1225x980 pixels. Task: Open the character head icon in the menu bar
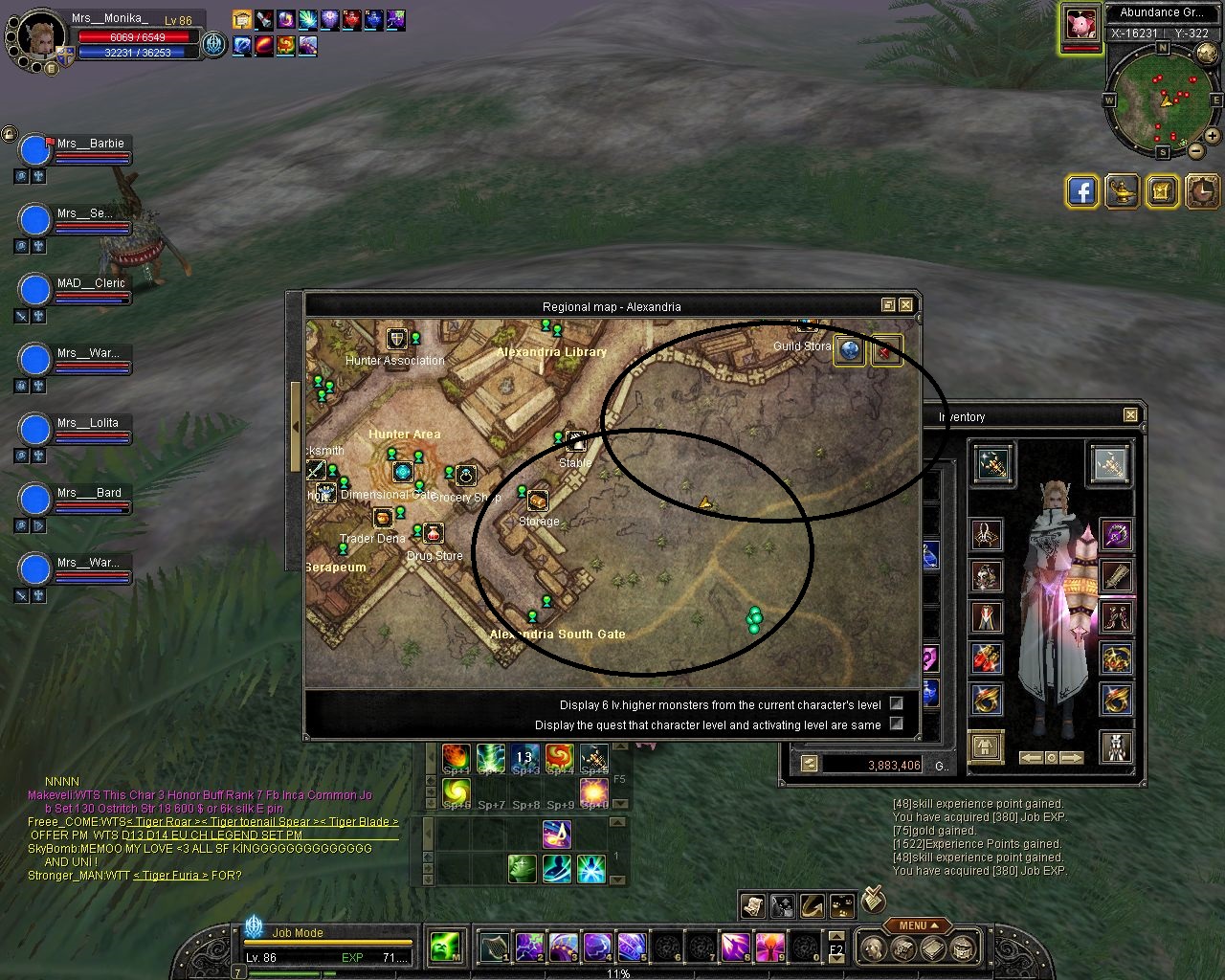tap(872, 948)
